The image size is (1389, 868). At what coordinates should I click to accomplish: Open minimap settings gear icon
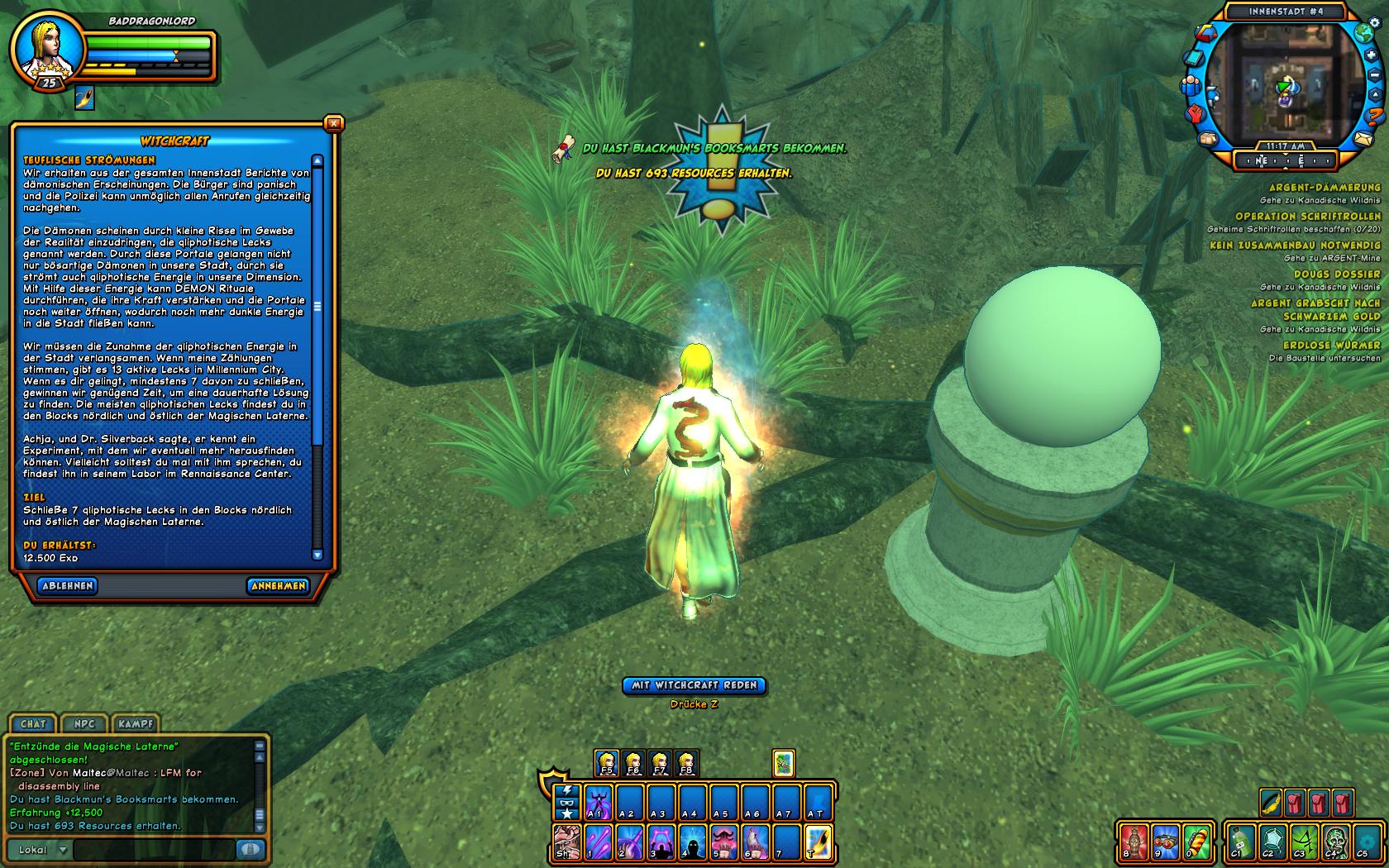click(x=1376, y=23)
